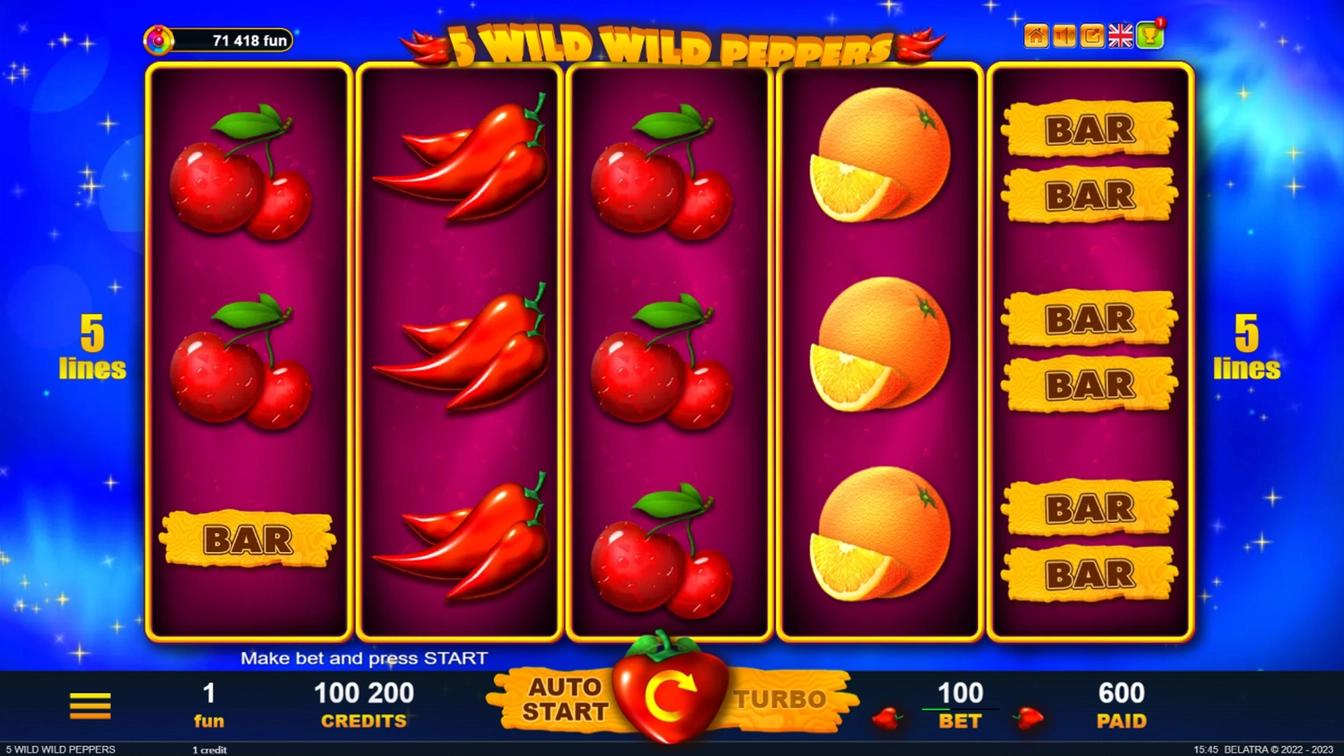Click the green bet level indicator bar
The height and width of the screenshot is (756, 1344).
coord(936,709)
